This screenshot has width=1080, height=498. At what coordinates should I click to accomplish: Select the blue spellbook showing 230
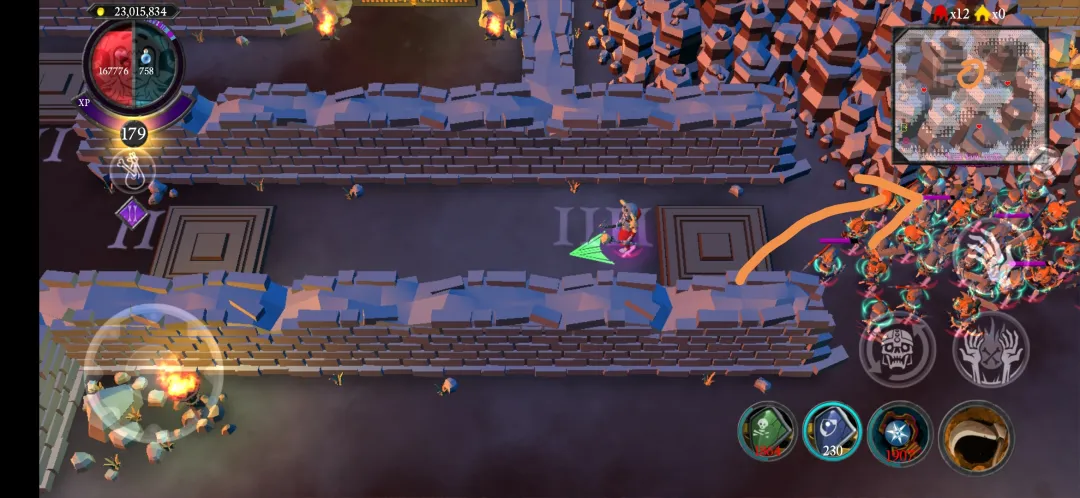pyautogui.click(x=833, y=431)
